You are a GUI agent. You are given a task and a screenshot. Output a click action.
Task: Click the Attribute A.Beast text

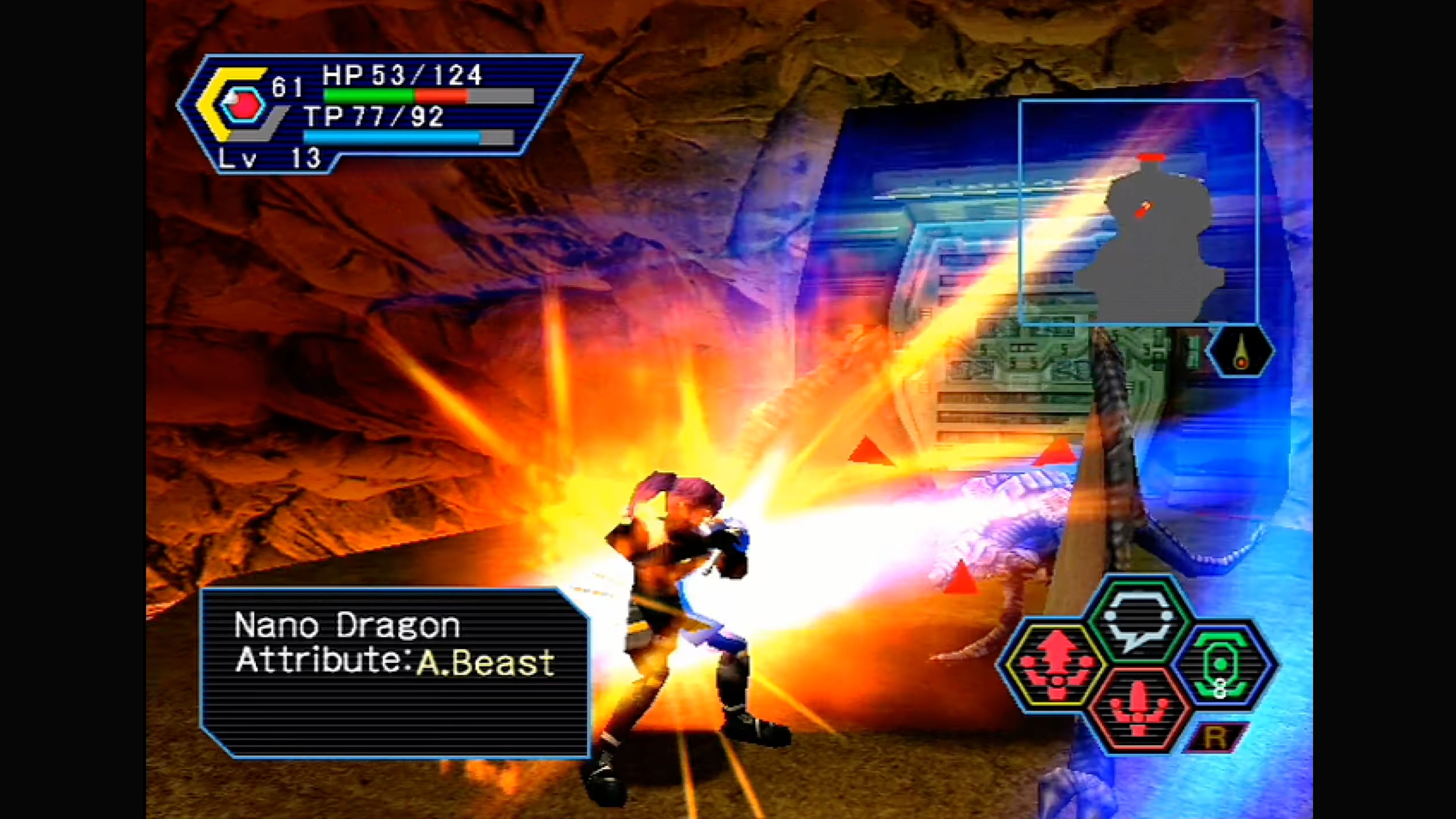(x=395, y=662)
